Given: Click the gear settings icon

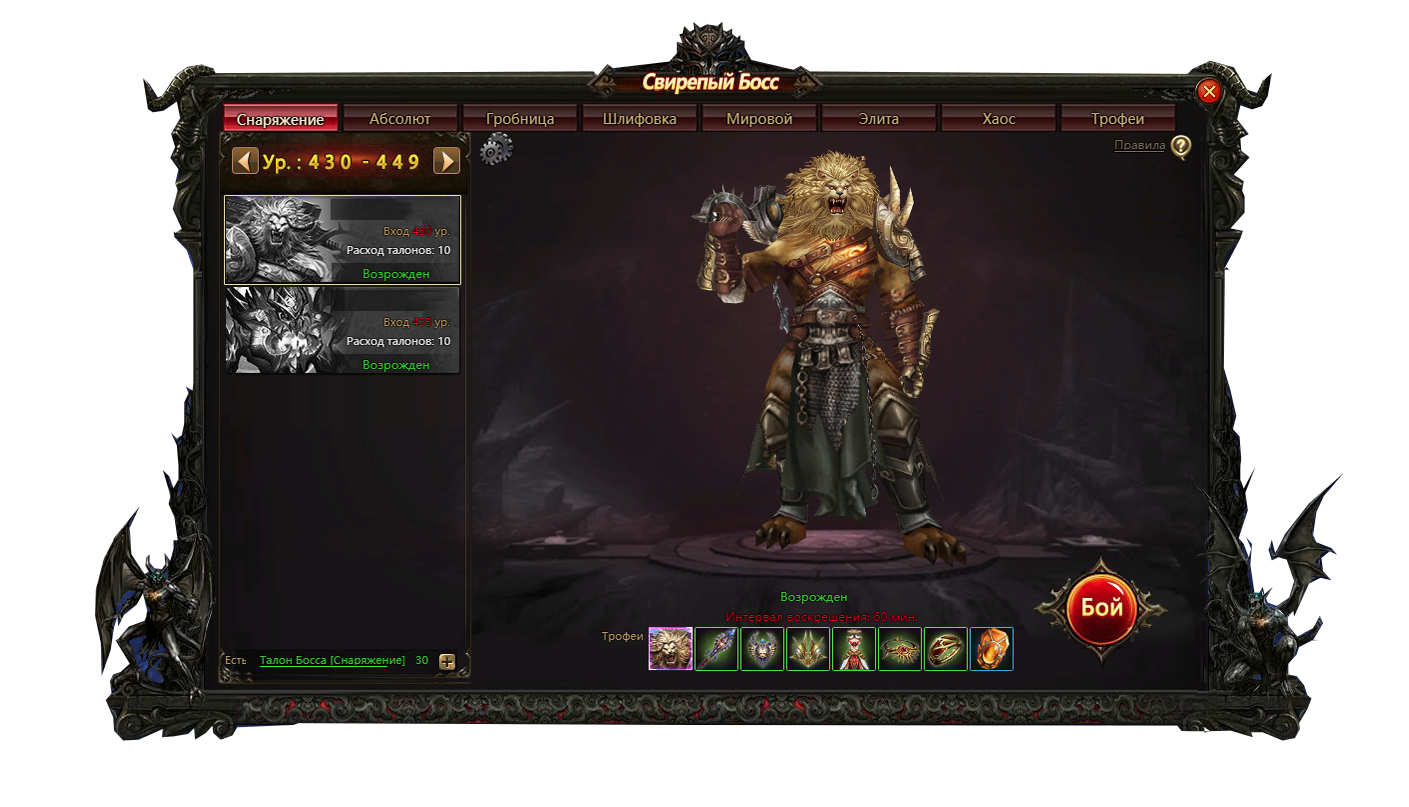Looking at the screenshot, I should pos(496,150).
